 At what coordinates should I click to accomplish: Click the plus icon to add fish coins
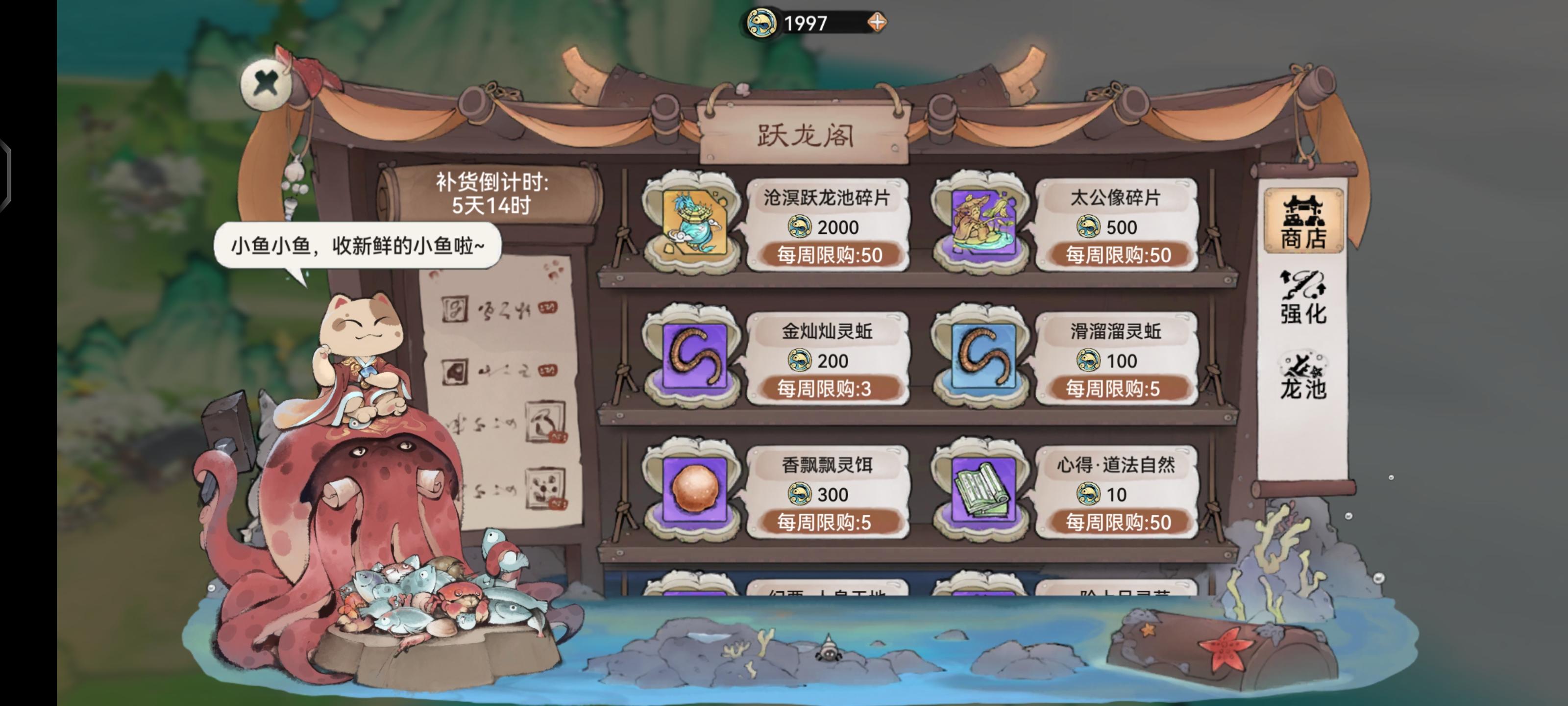(x=877, y=24)
